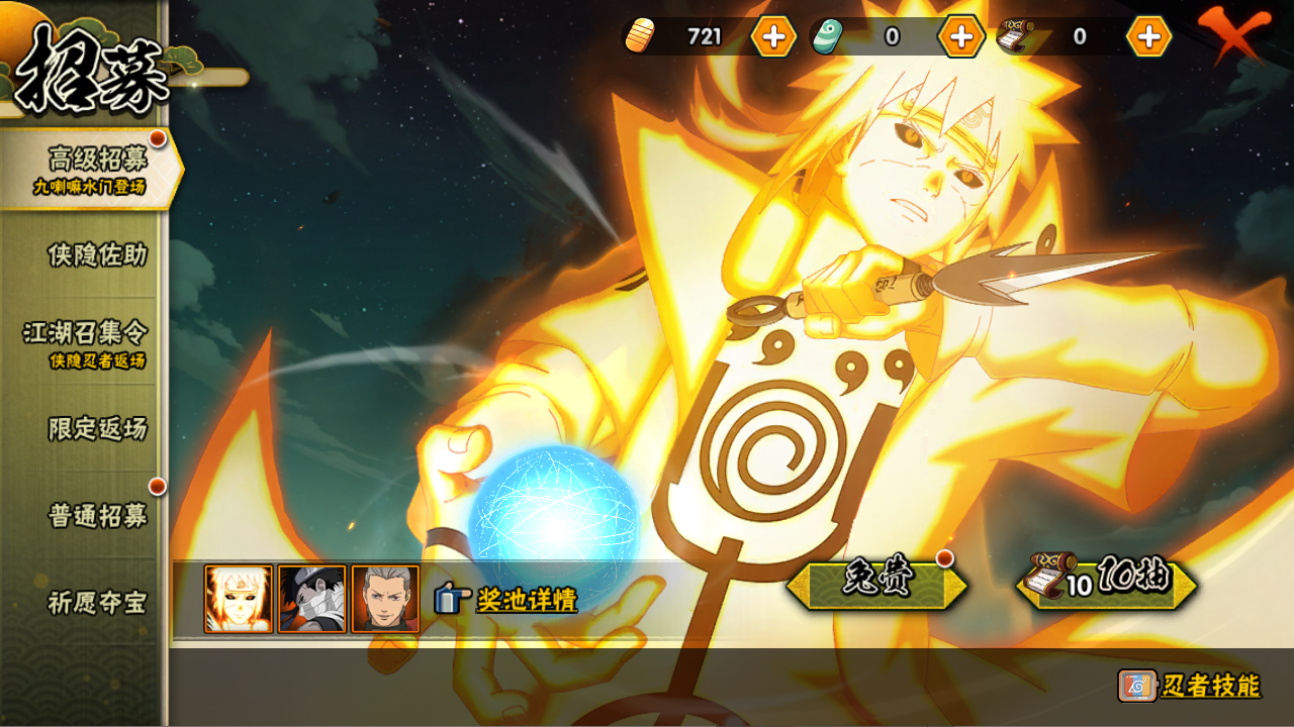Perform a 10抽 ten-draw recruitment
1294x727 pixels.
[1107, 583]
